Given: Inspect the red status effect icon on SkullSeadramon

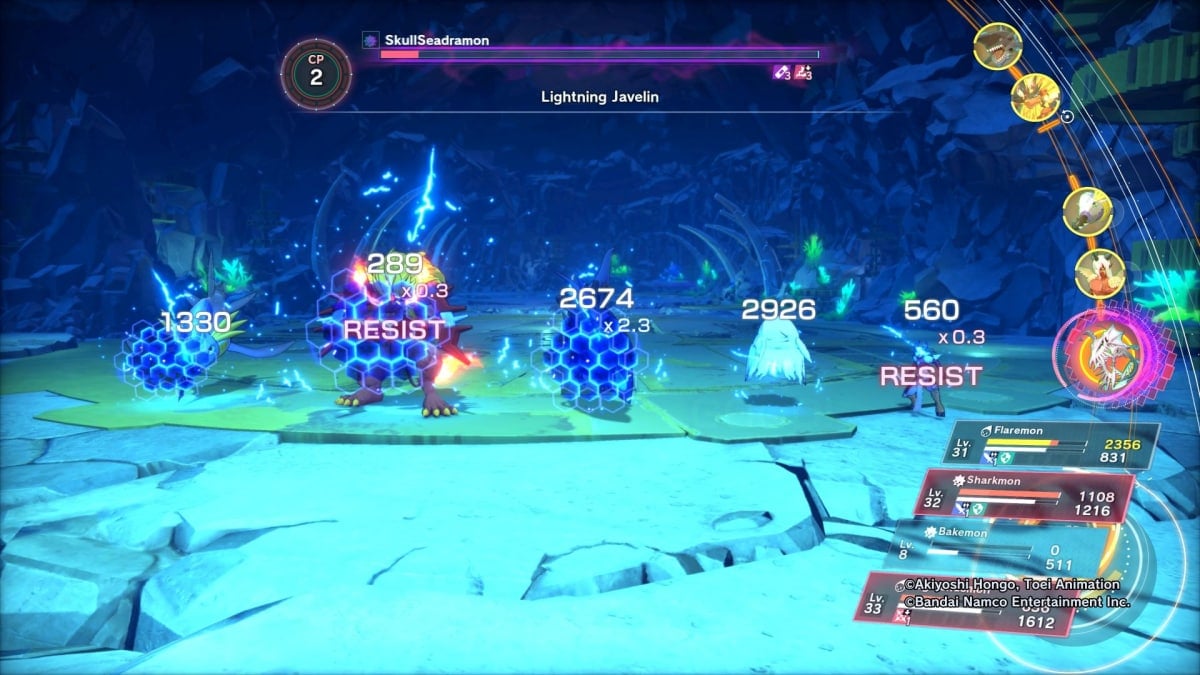Looking at the screenshot, I should point(802,72).
